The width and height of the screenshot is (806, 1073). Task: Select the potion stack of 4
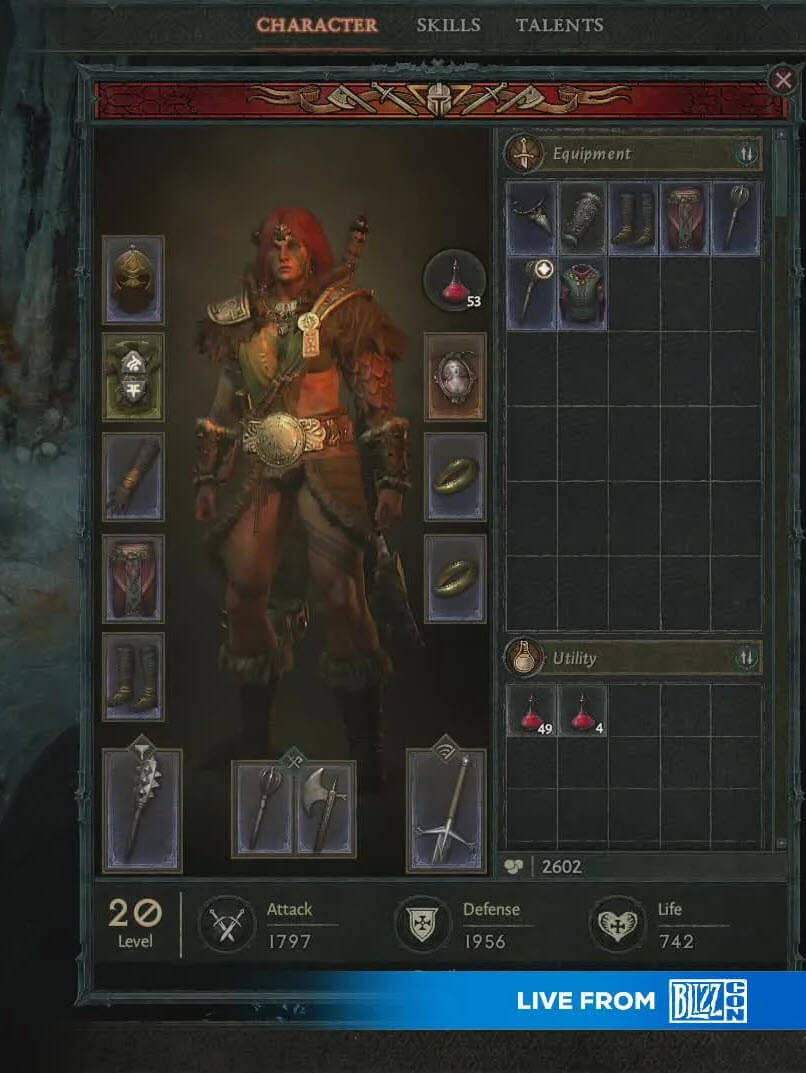coord(583,711)
